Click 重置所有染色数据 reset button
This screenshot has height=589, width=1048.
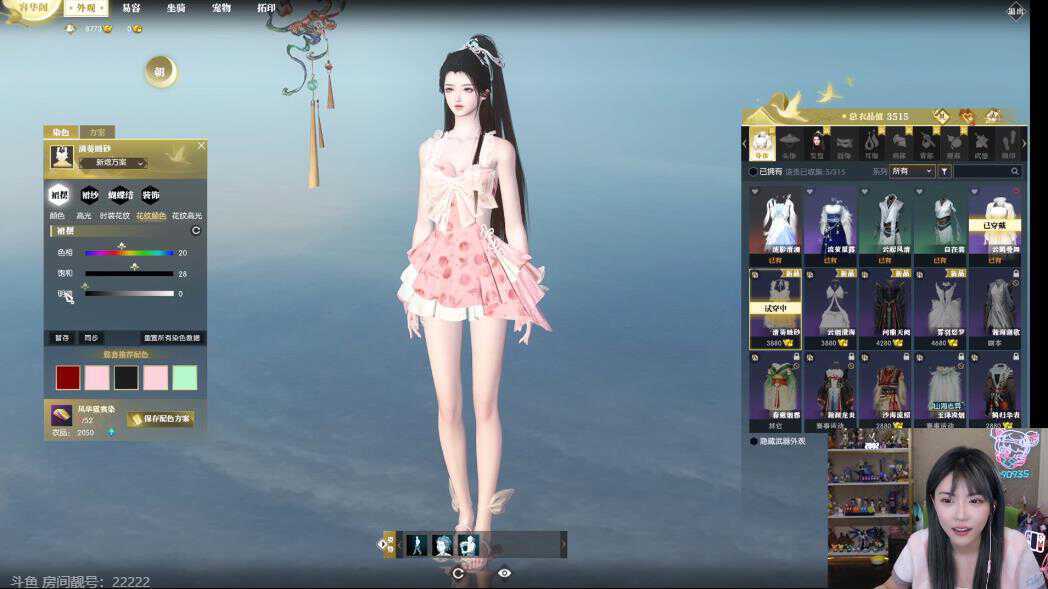(172, 338)
